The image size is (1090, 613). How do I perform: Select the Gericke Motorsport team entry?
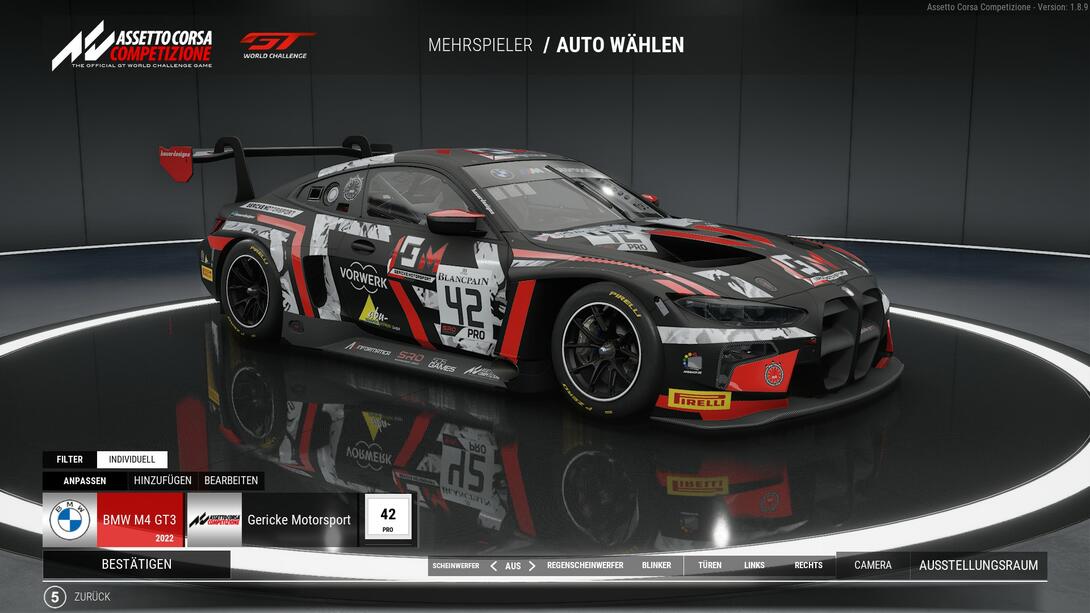click(271, 520)
